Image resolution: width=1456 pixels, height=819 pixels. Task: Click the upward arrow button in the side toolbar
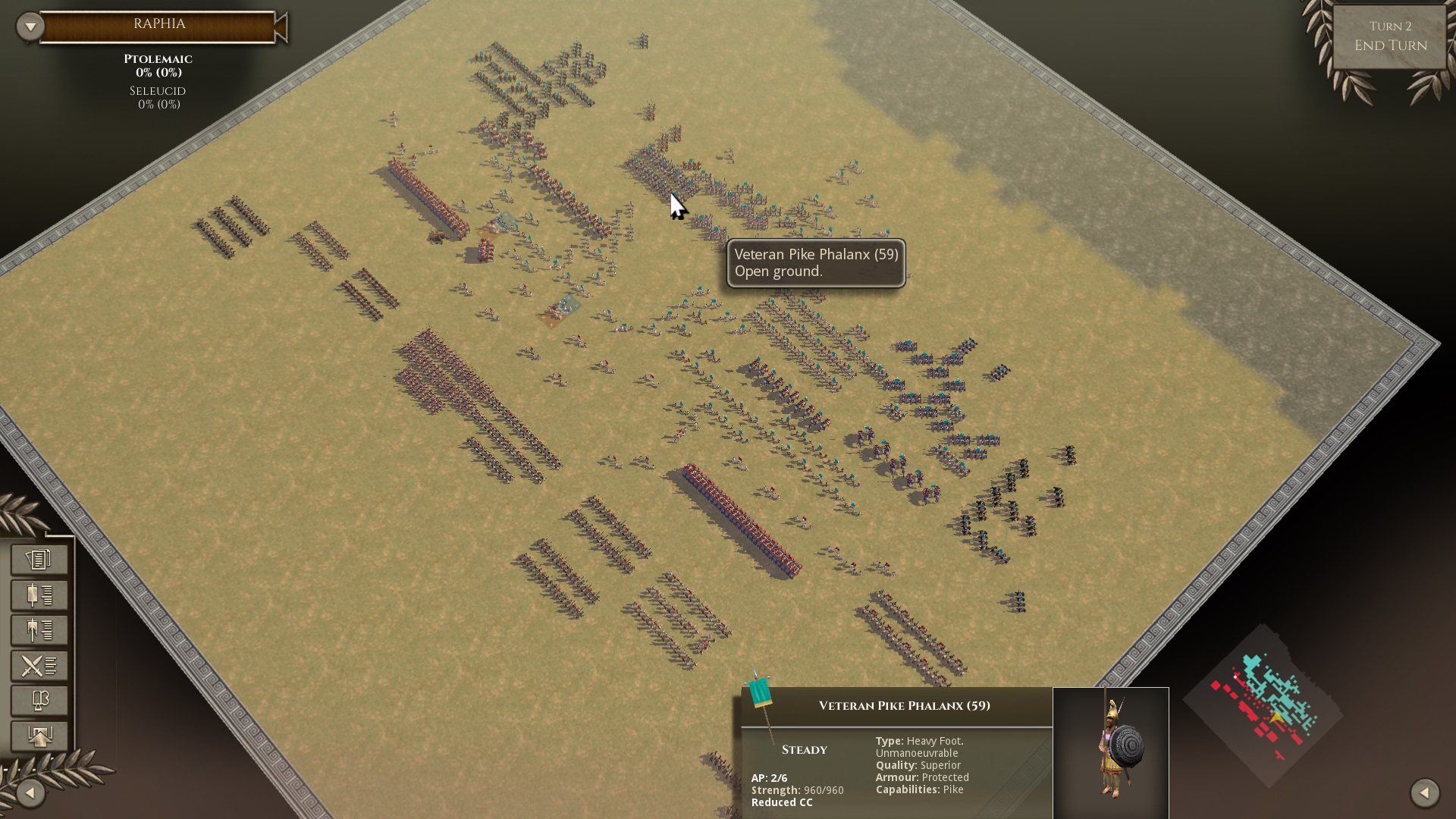(39, 736)
